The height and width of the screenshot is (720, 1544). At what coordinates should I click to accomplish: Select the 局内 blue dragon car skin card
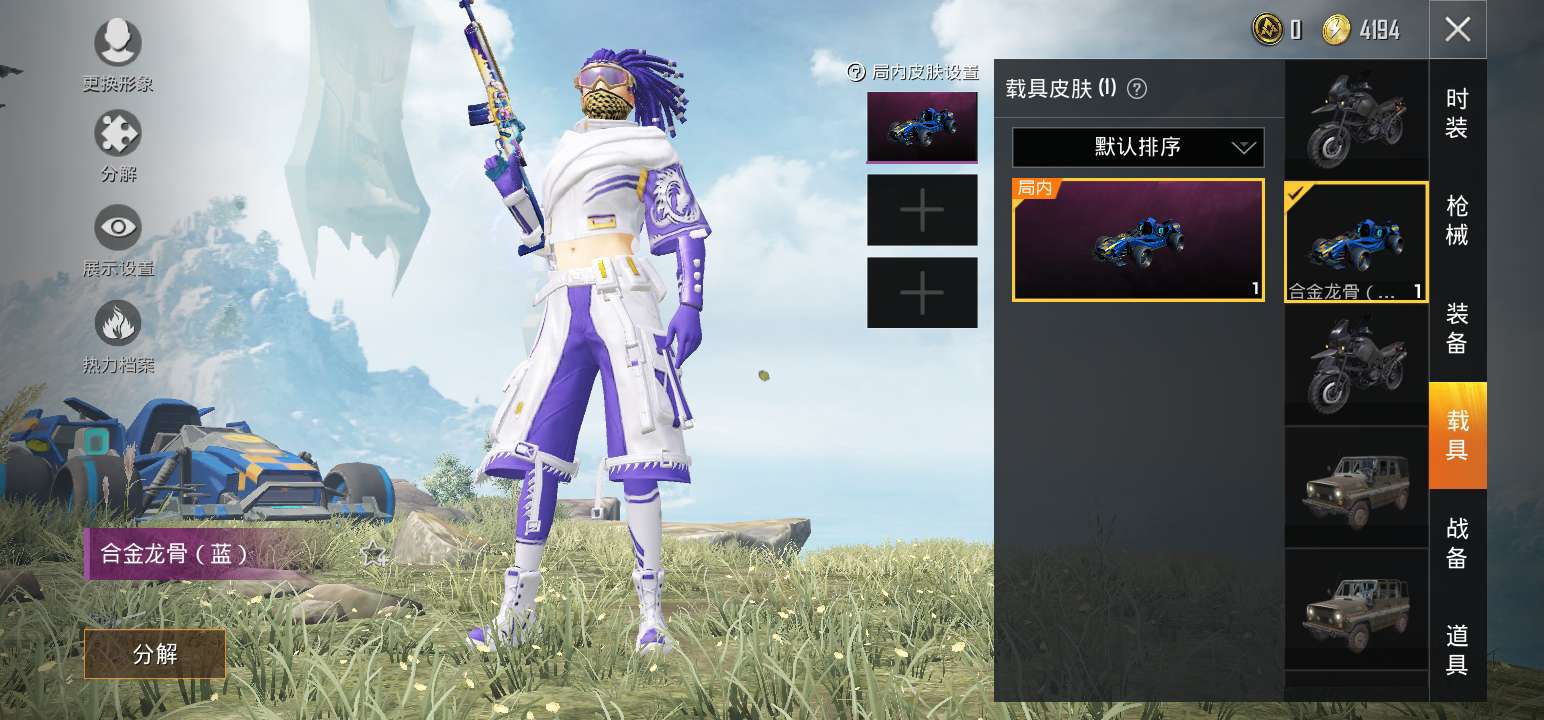click(1138, 240)
